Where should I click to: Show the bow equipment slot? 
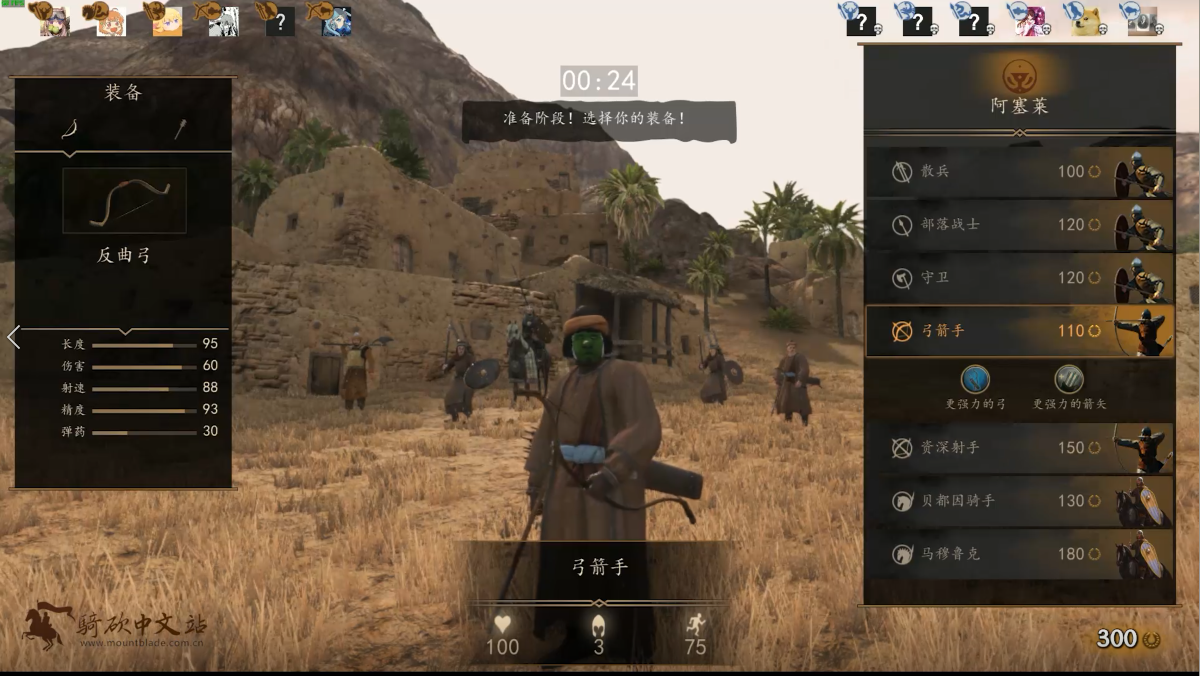click(x=70, y=129)
